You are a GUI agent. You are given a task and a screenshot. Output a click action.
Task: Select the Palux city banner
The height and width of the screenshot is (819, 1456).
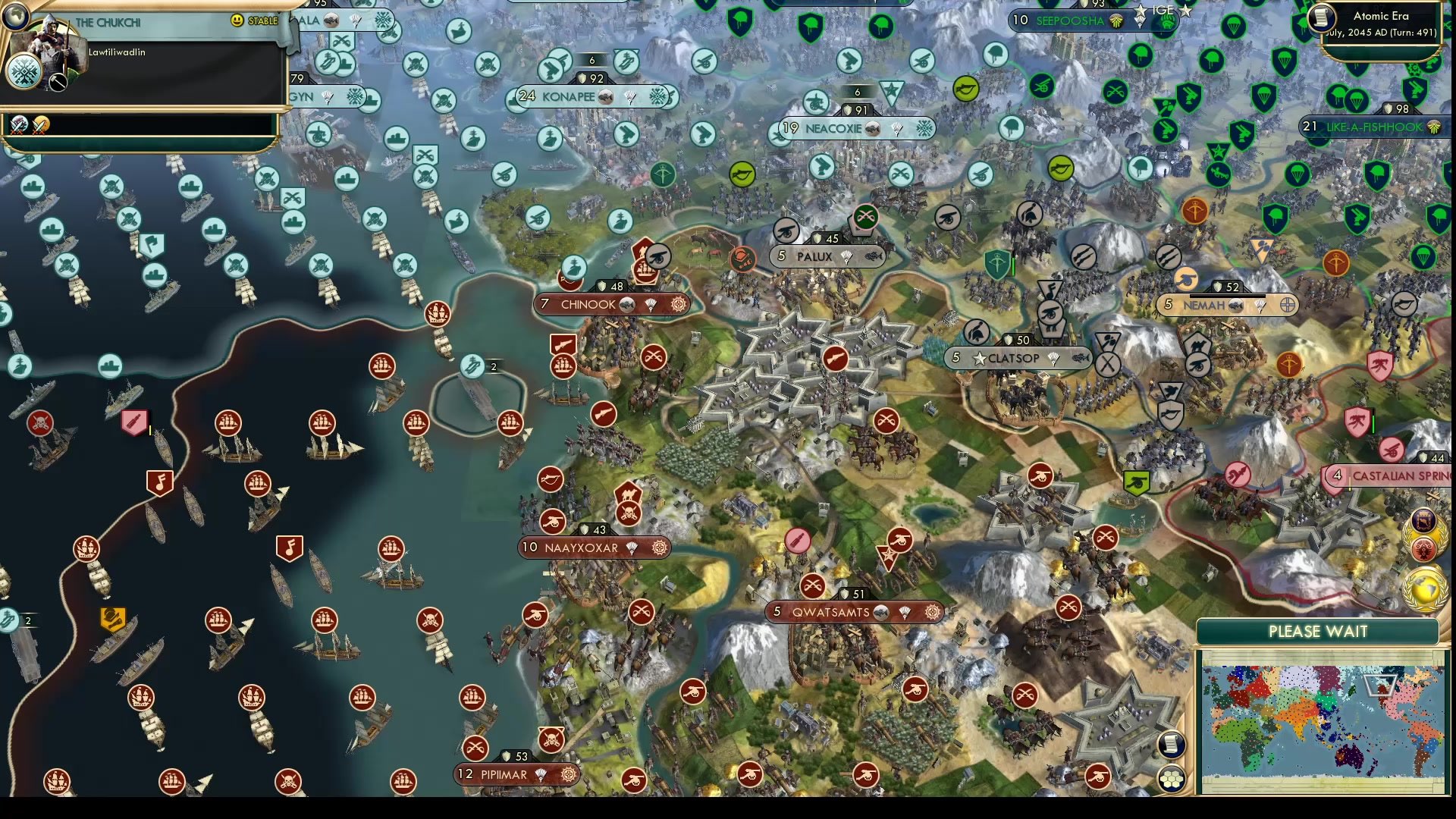pos(827,256)
